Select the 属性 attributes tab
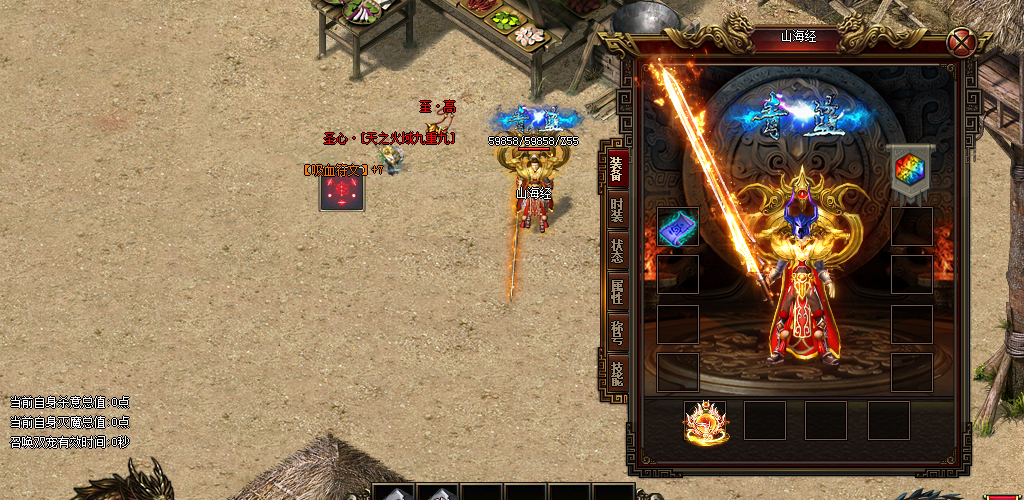This screenshot has width=1024, height=500. tap(616, 292)
